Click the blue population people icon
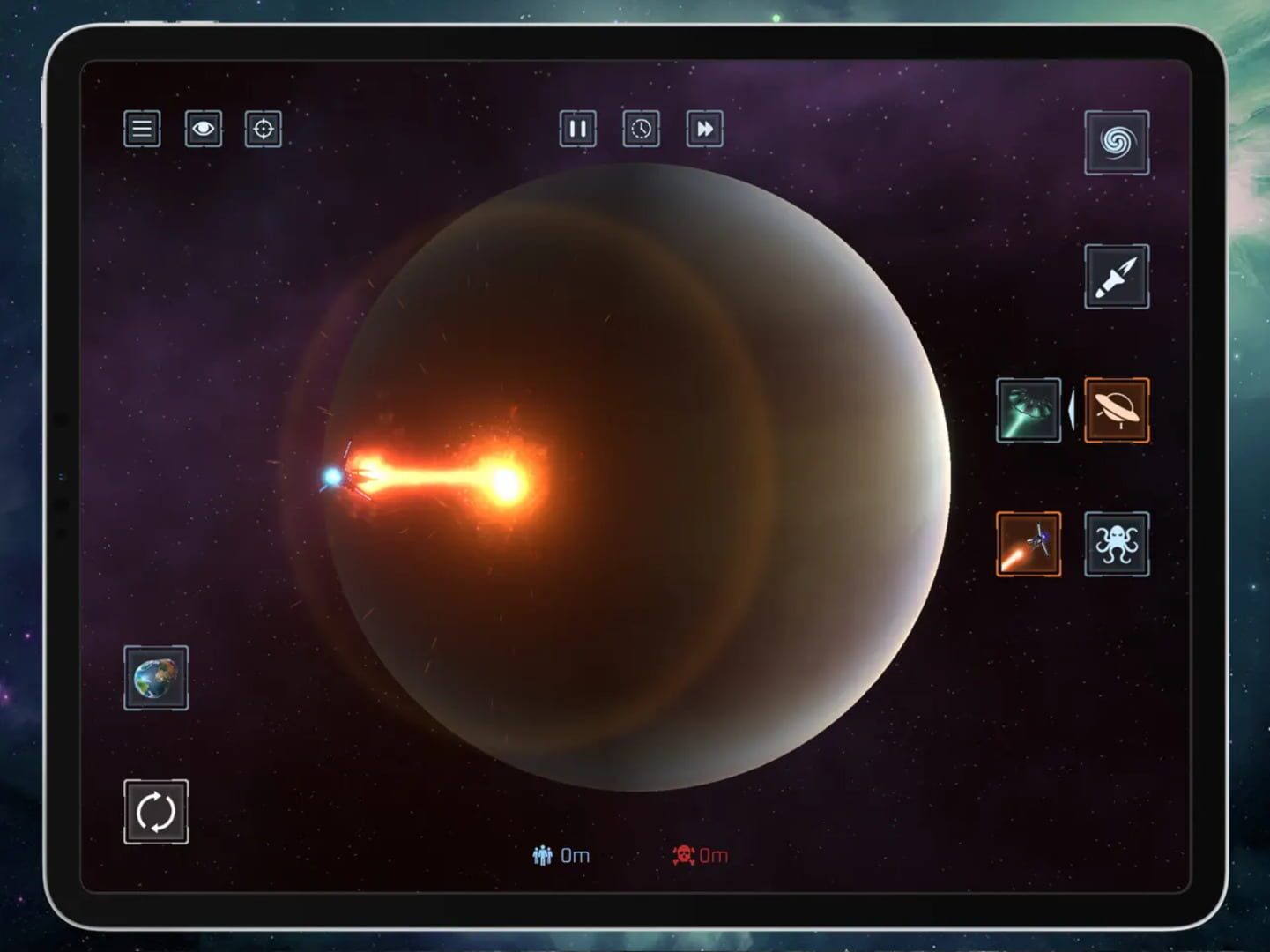 (x=544, y=853)
